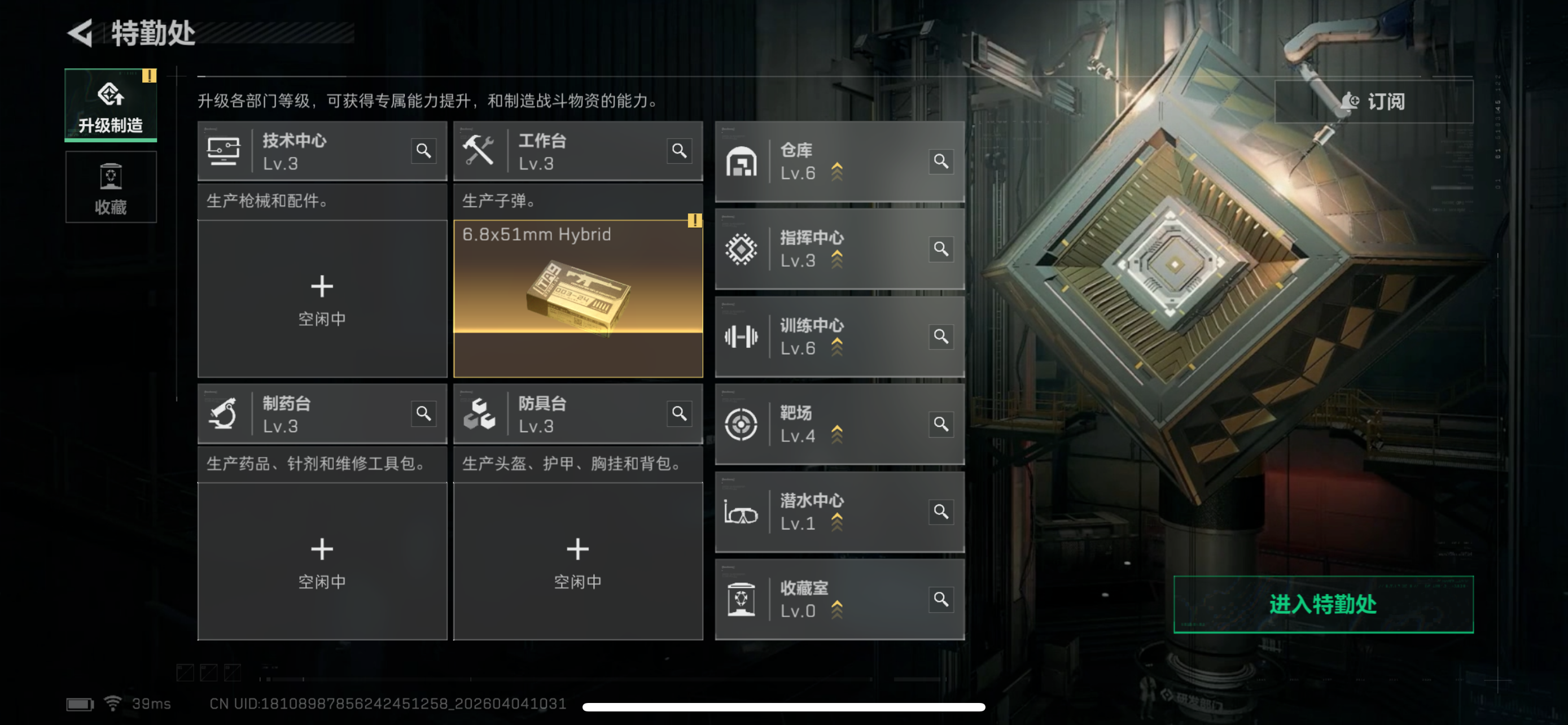Switch to the 收藏 sidebar tab
Image resolution: width=1568 pixels, height=725 pixels.
pyautogui.click(x=110, y=187)
